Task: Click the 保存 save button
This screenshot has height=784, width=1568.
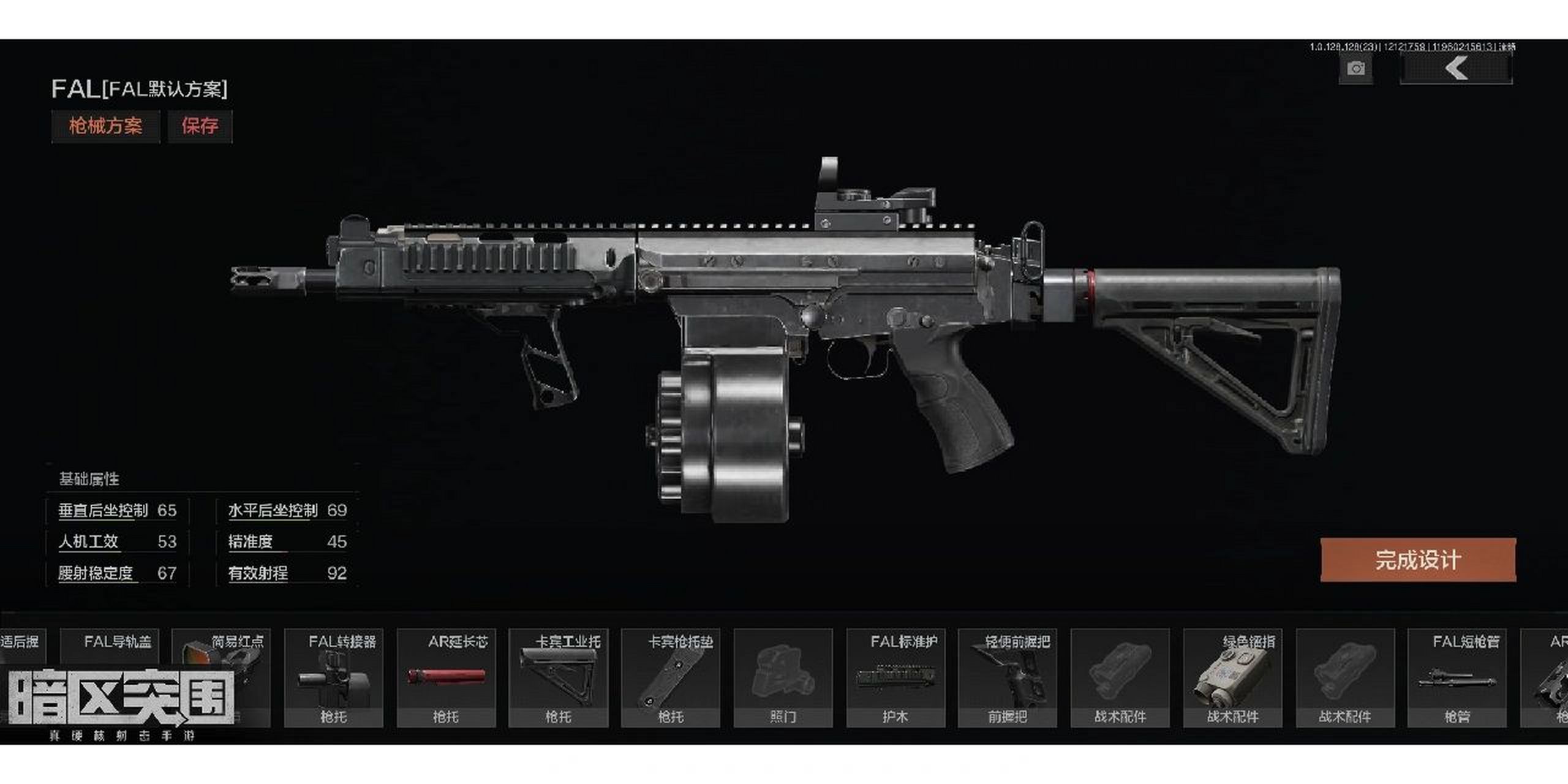Action: pyautogui.click(x=200, y=126)
